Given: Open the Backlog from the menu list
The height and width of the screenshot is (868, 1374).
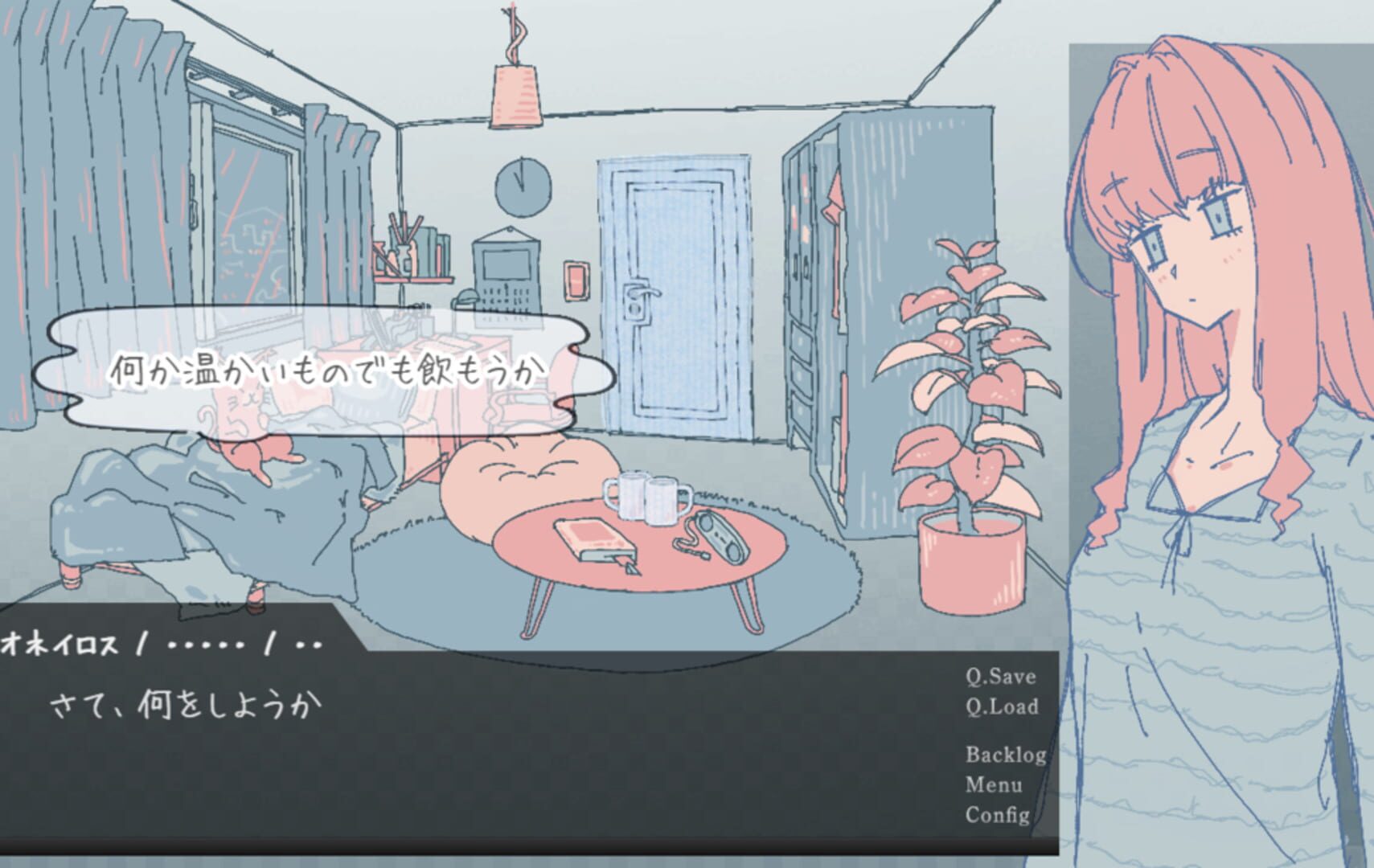Looking at the screenshot, I should [x=1004, y=755].
